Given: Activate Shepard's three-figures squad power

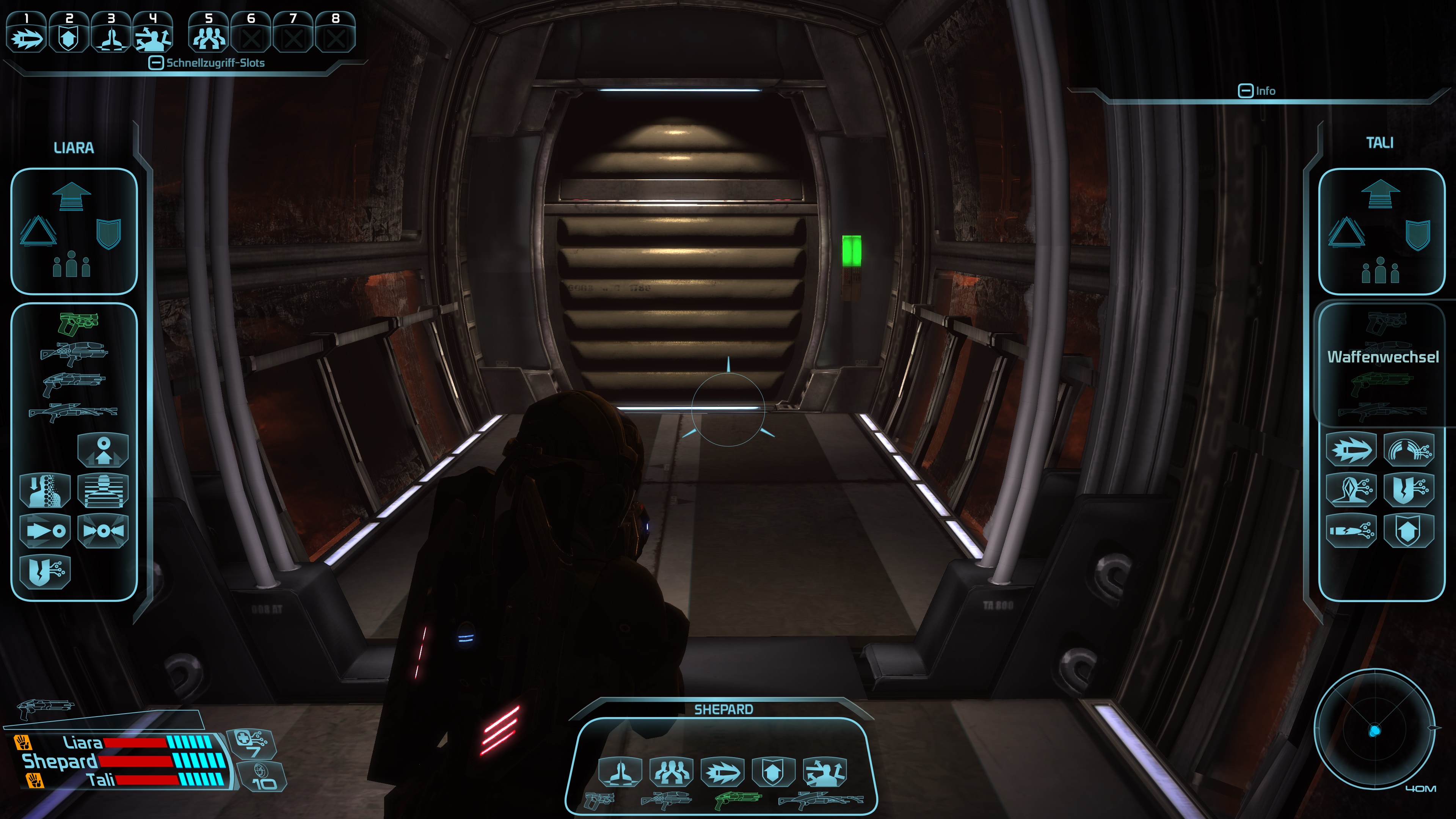Looking at the screenshot, I should click(x=672, y=772).
